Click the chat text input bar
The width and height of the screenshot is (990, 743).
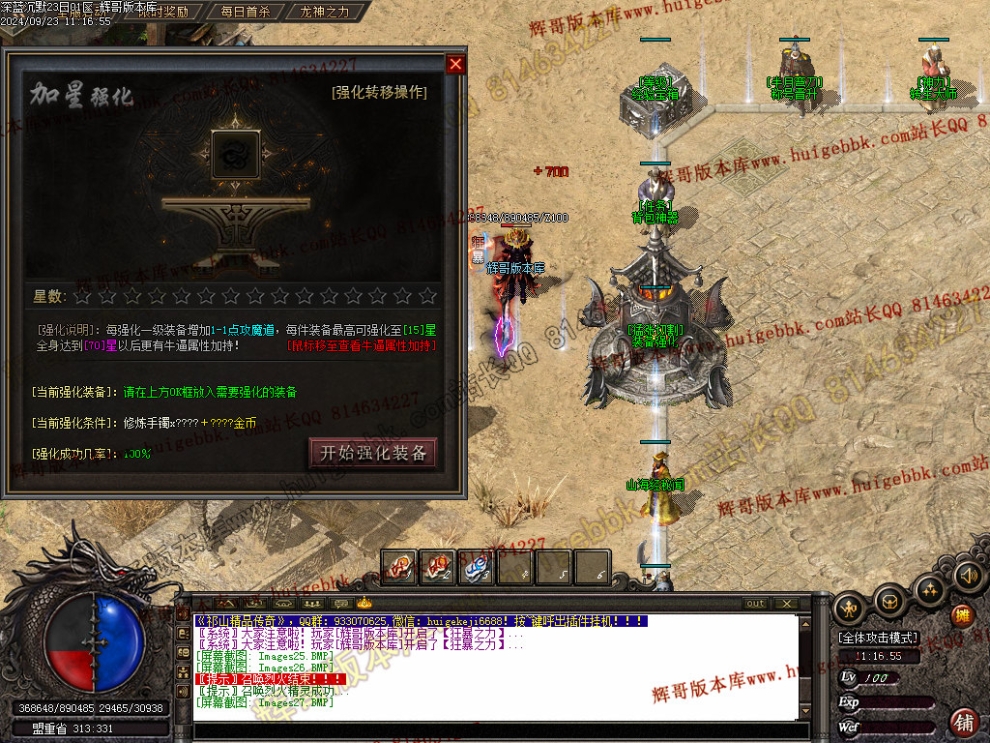pyautogui.click(x=500, y=731)
